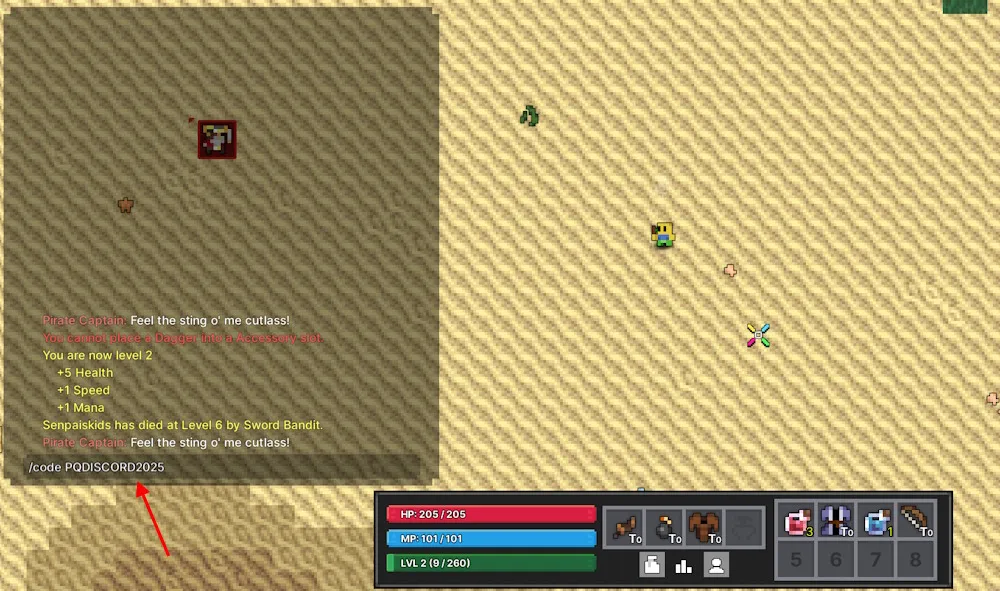This screenshot has height=591, width=1000.
Task: Toggle the inventory bag button
Action: tap(652, 565)
